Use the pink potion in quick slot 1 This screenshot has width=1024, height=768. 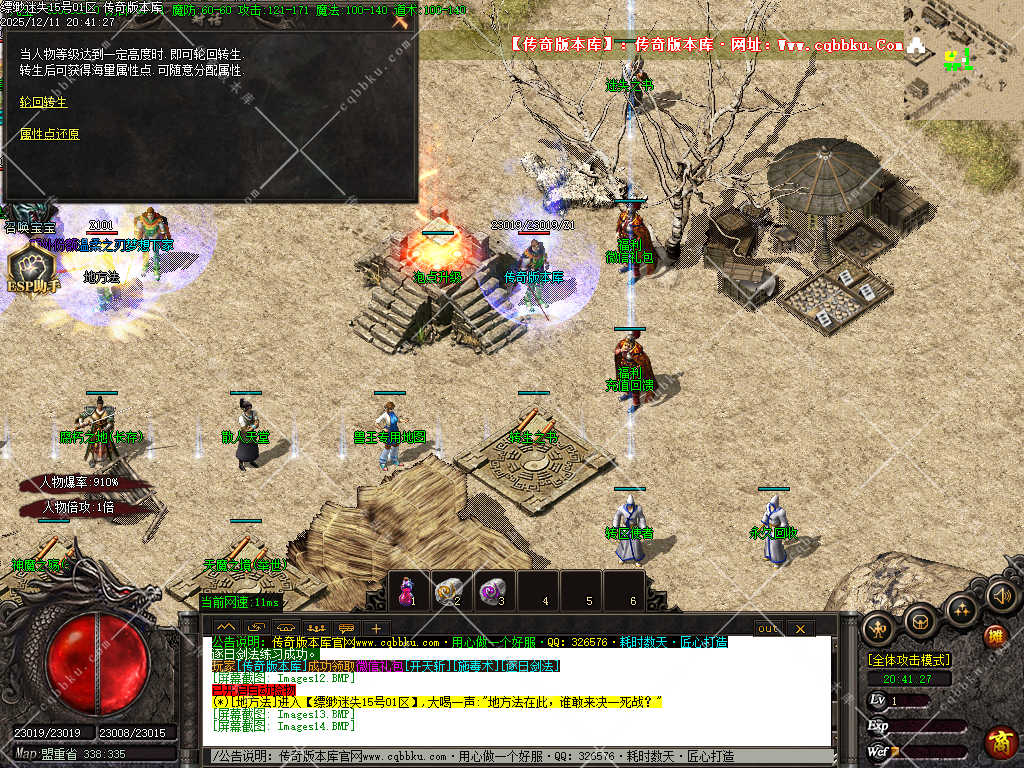pos(407,590)
